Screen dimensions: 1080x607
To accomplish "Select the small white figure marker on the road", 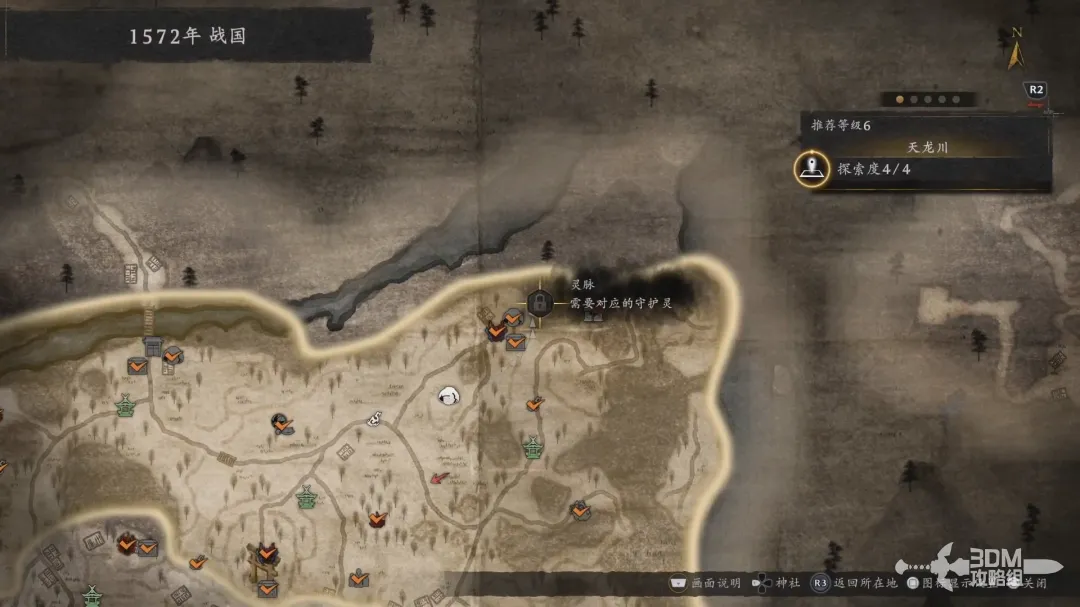I will (376, 419).
